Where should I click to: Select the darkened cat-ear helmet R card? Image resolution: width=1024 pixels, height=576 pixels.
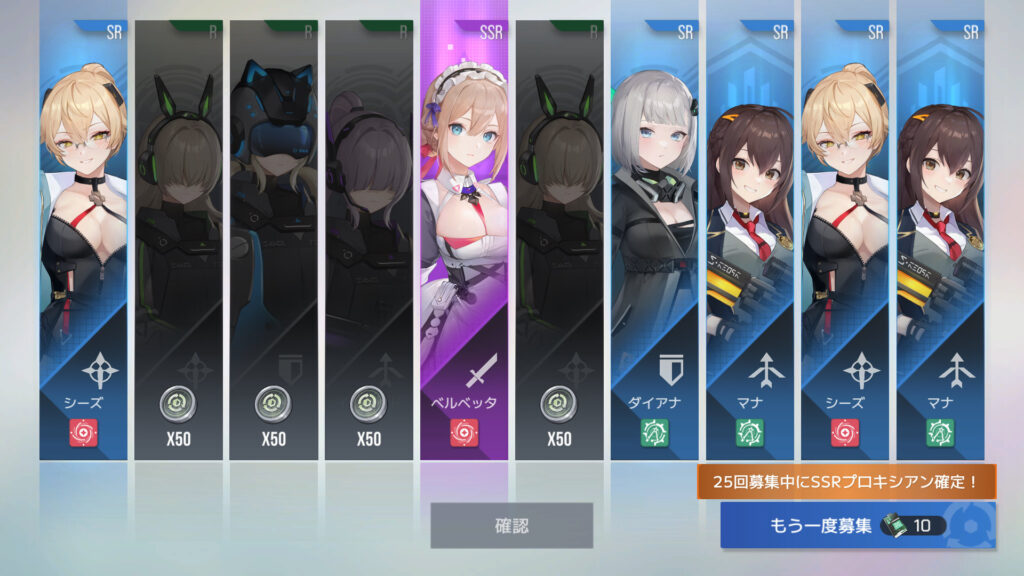coord(273,240)
